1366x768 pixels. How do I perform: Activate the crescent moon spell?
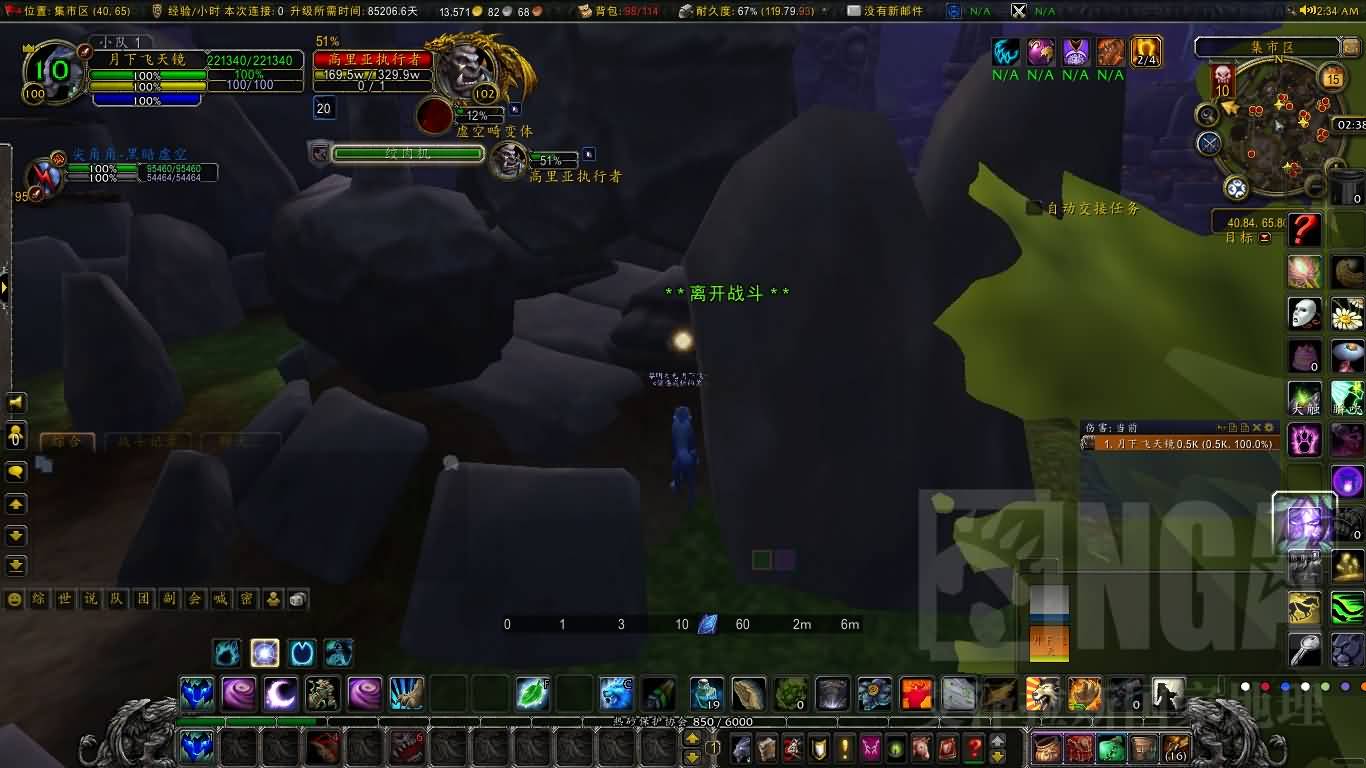click(281, 694)
